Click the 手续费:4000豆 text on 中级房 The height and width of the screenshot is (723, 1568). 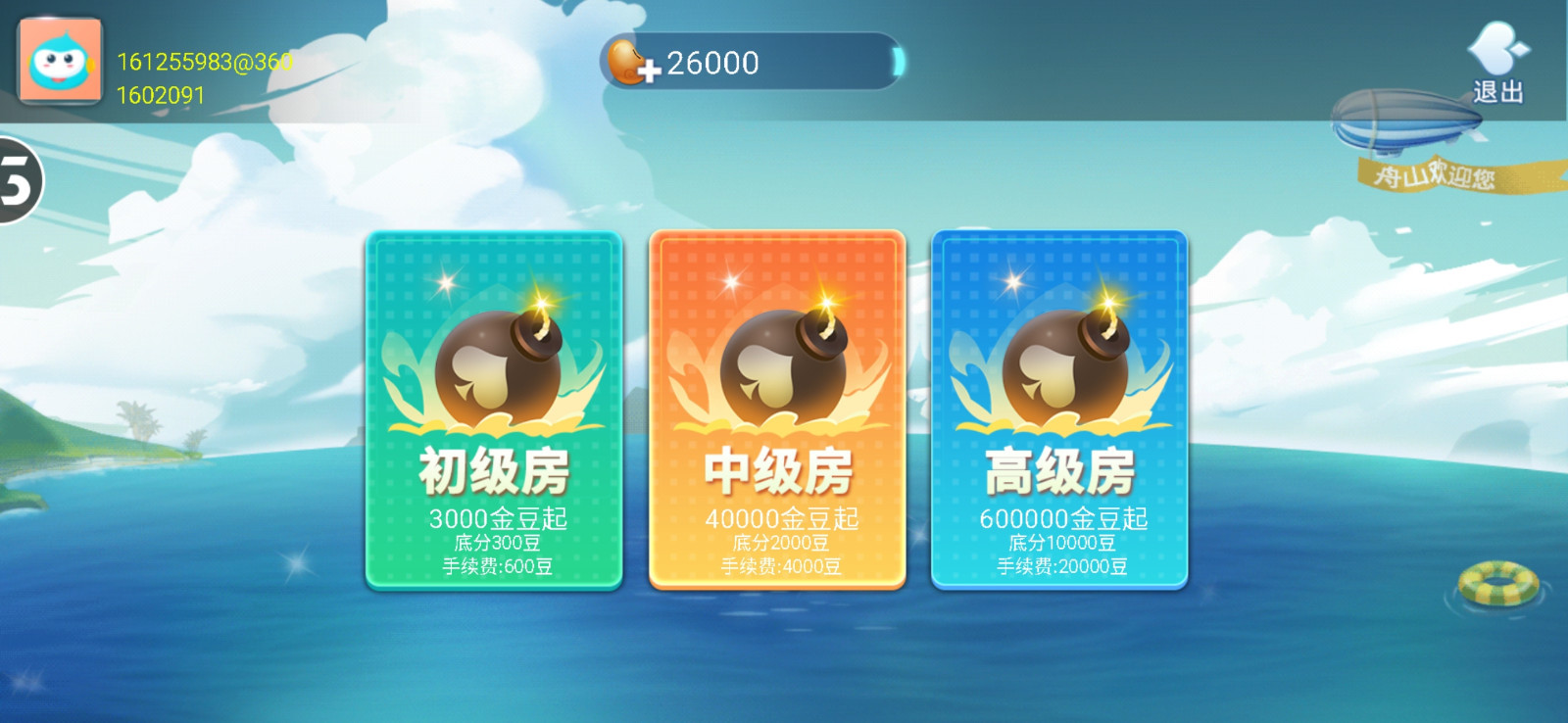(778, 566)
